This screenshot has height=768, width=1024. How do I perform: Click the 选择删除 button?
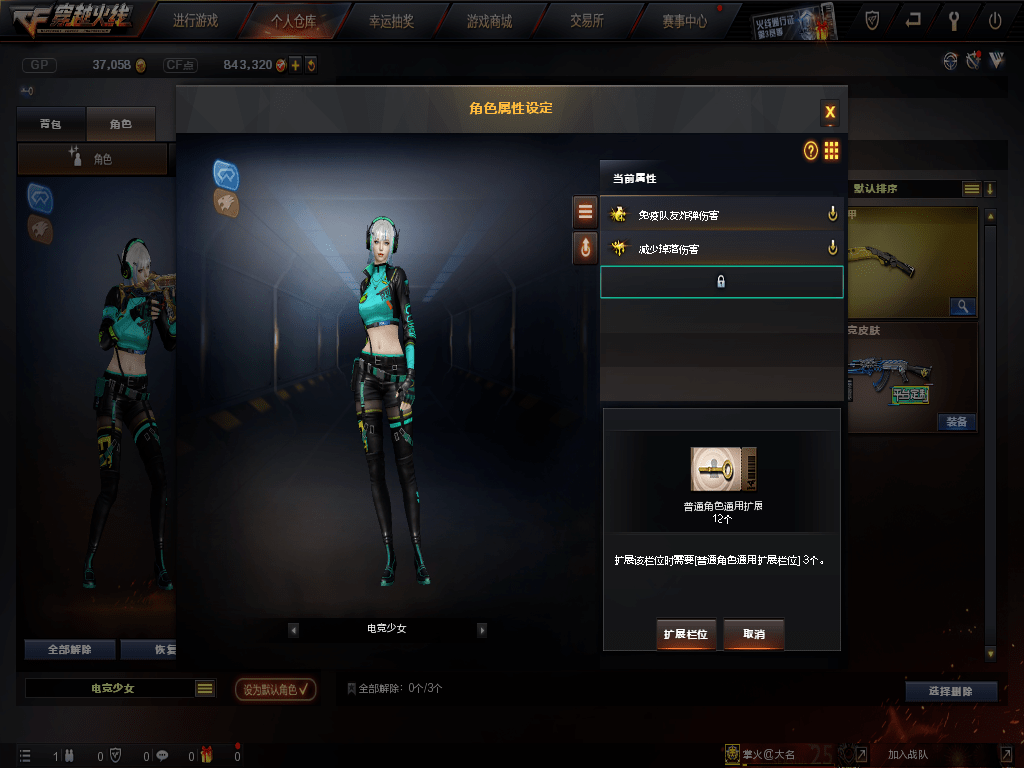(951, 691)
